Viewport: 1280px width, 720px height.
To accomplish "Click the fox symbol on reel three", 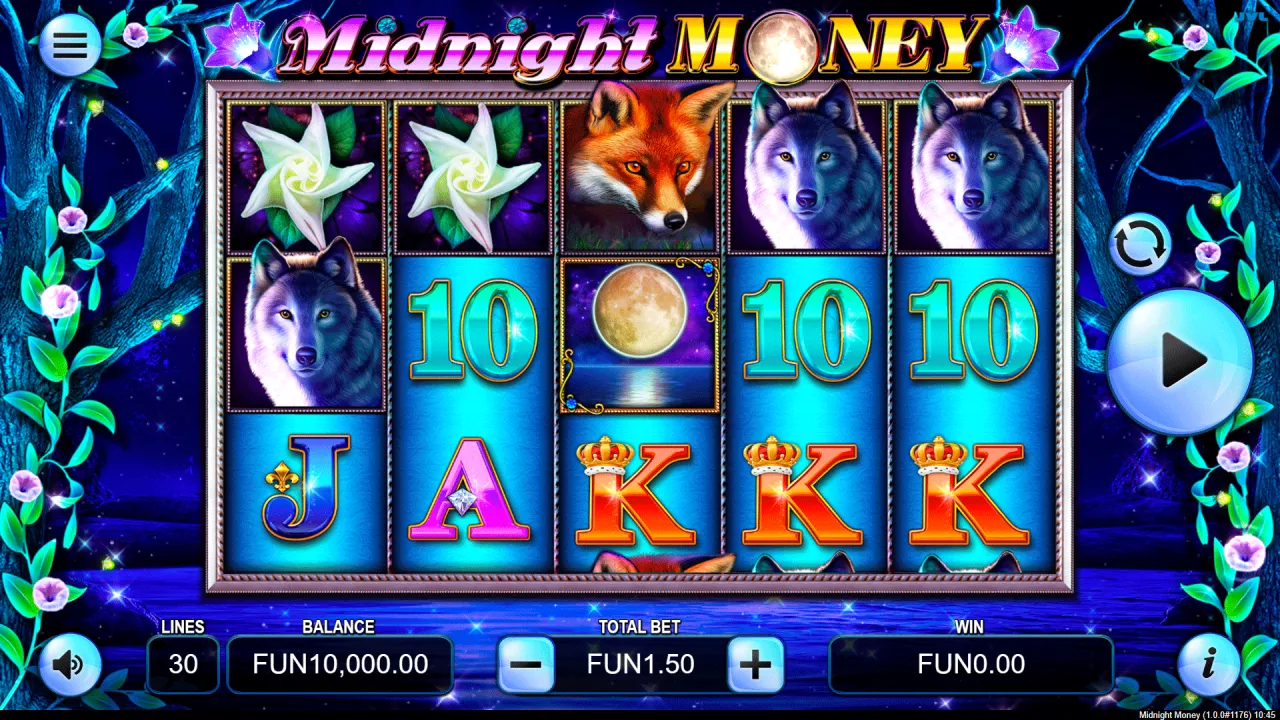I will coord(640,165).
